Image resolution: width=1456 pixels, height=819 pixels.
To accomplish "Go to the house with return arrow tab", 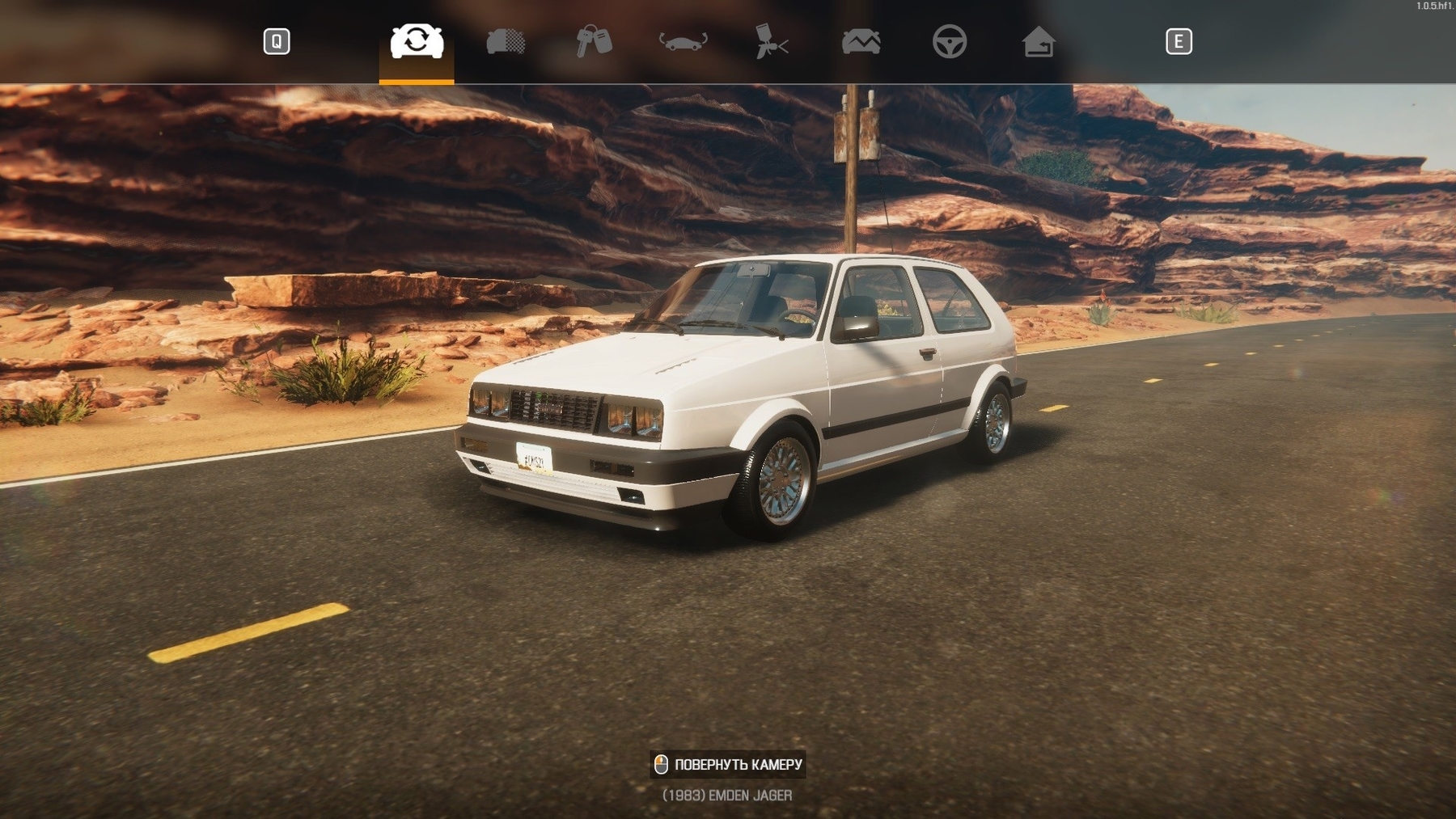I will 1038,41.
